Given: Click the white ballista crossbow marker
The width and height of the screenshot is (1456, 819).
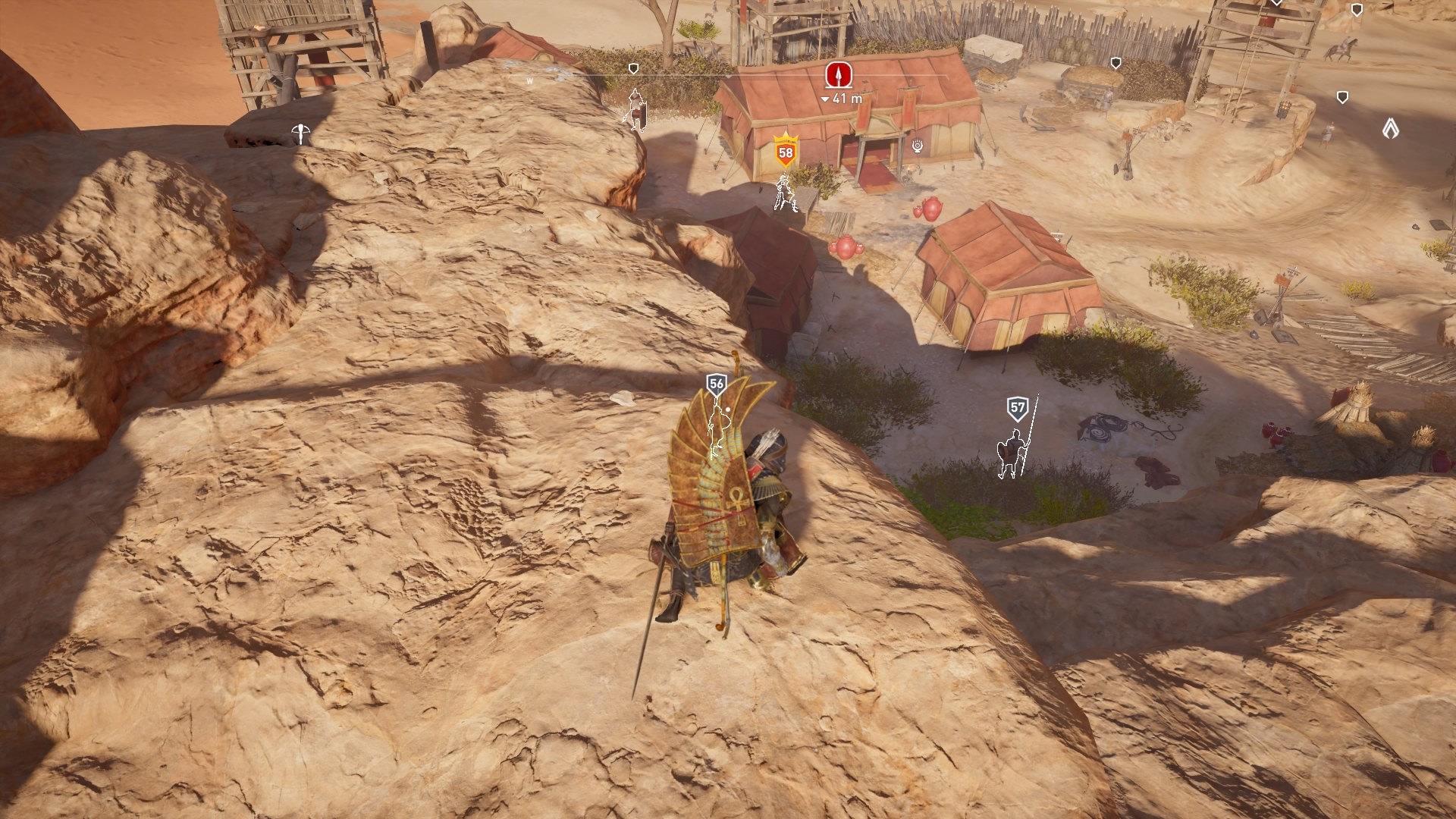Looking at the screenshot, I should [300, 133].
